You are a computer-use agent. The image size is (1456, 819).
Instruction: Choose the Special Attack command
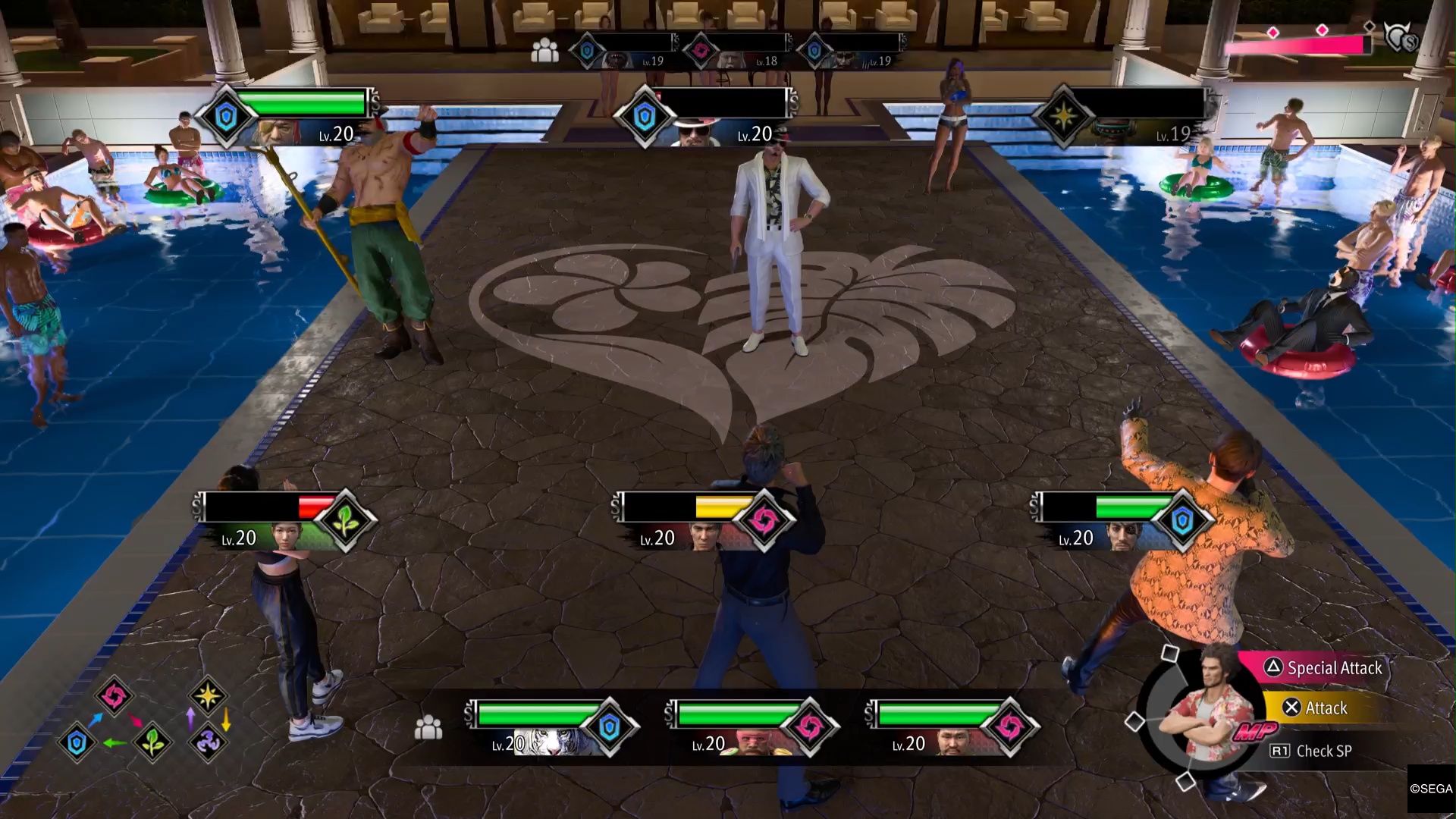click(x=1333, y=668)
